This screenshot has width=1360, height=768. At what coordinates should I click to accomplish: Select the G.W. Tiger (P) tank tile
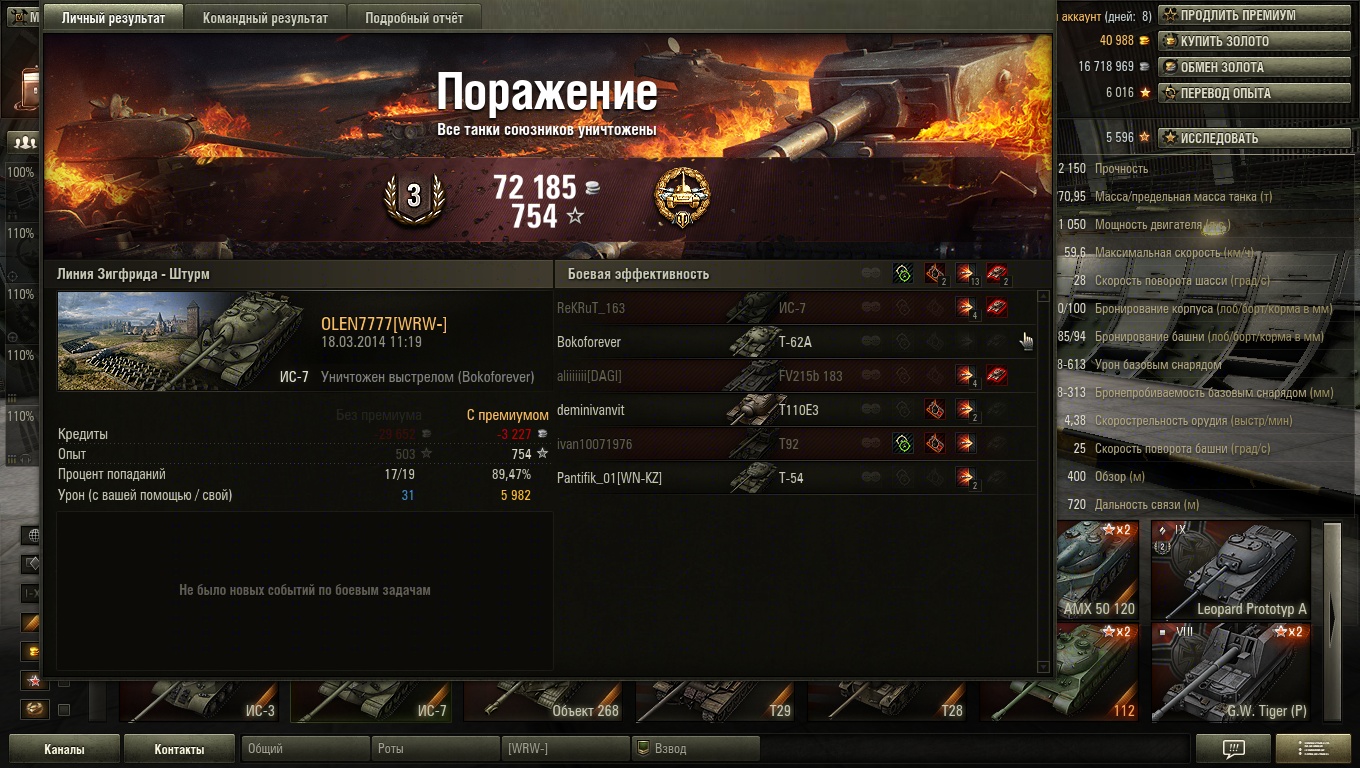(1230, 672)
